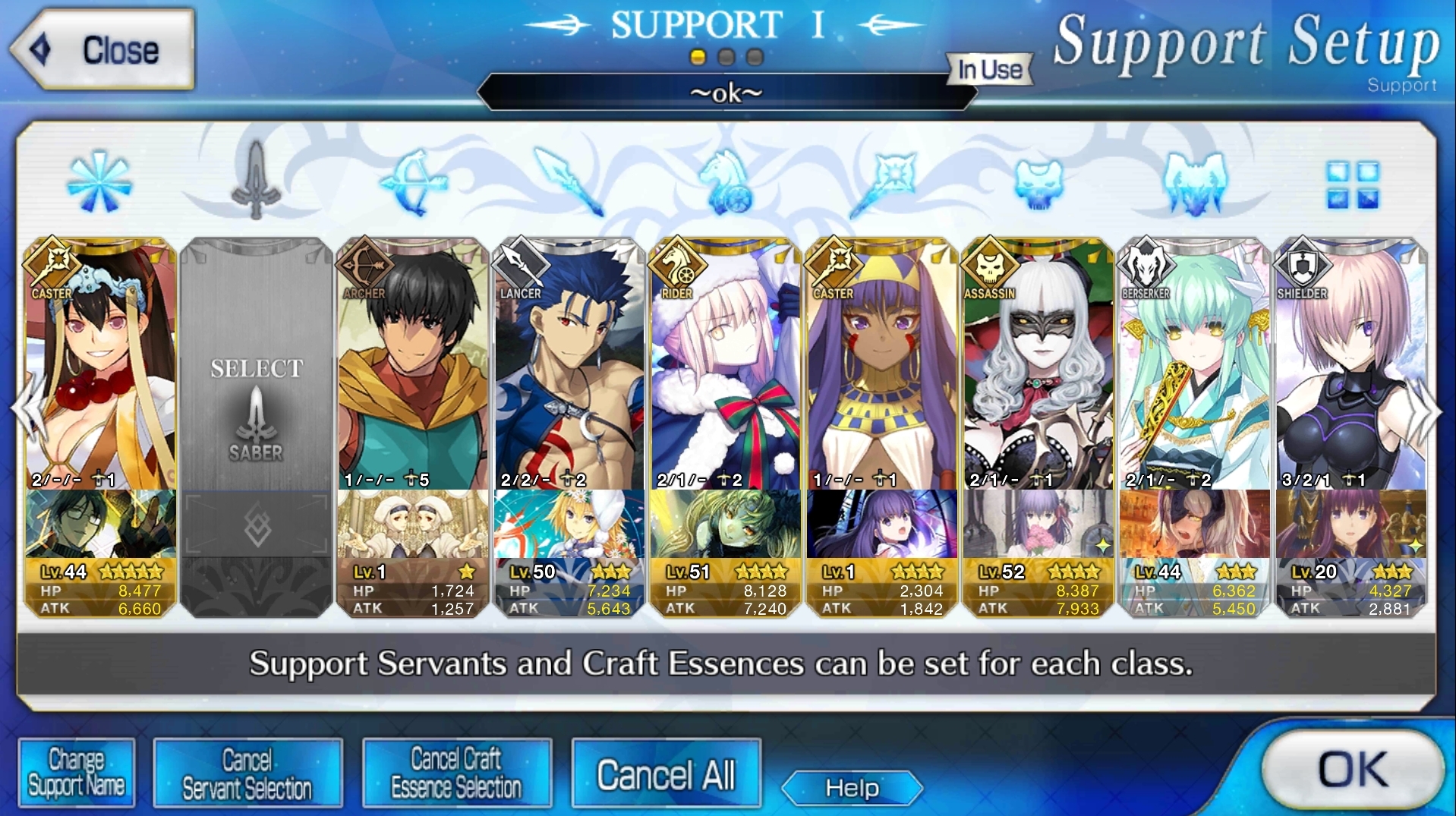The width and height of the screenshot is (1456, 816).
Task: Confirm setup with the OK button
Action: [x=1352, y=770]
